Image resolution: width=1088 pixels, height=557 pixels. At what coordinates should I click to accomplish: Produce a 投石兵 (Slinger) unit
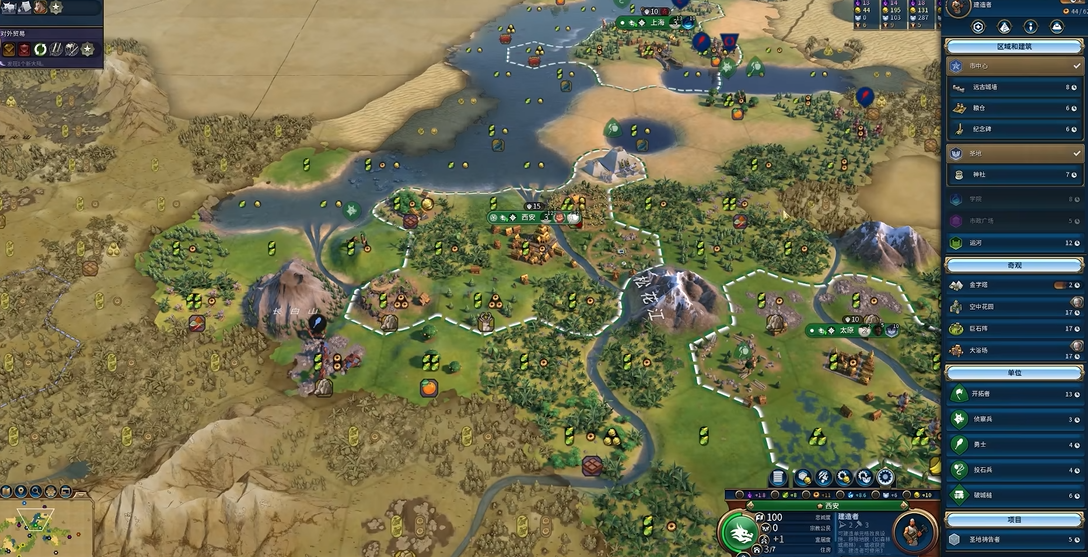coord(1010,469)
